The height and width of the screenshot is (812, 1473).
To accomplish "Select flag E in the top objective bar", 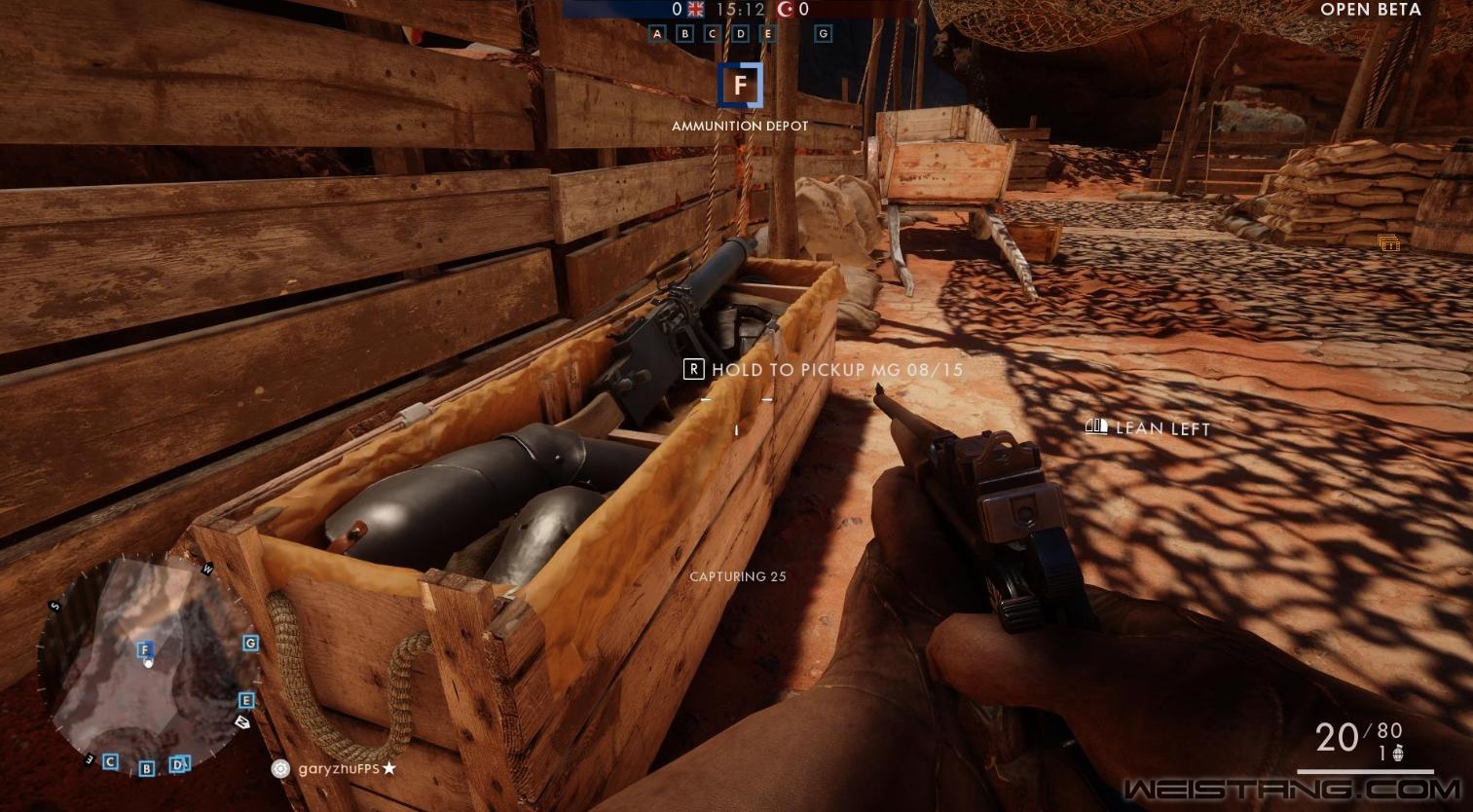I will coord(768,34).
